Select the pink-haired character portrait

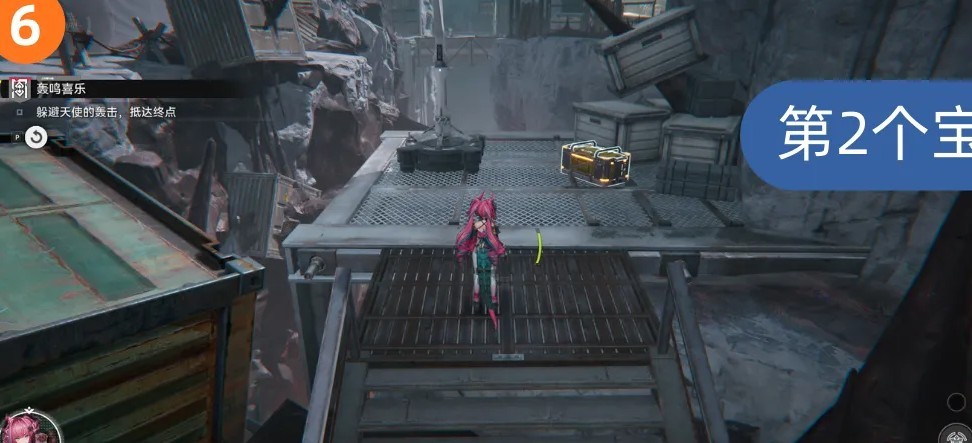[x=28, y=428]
